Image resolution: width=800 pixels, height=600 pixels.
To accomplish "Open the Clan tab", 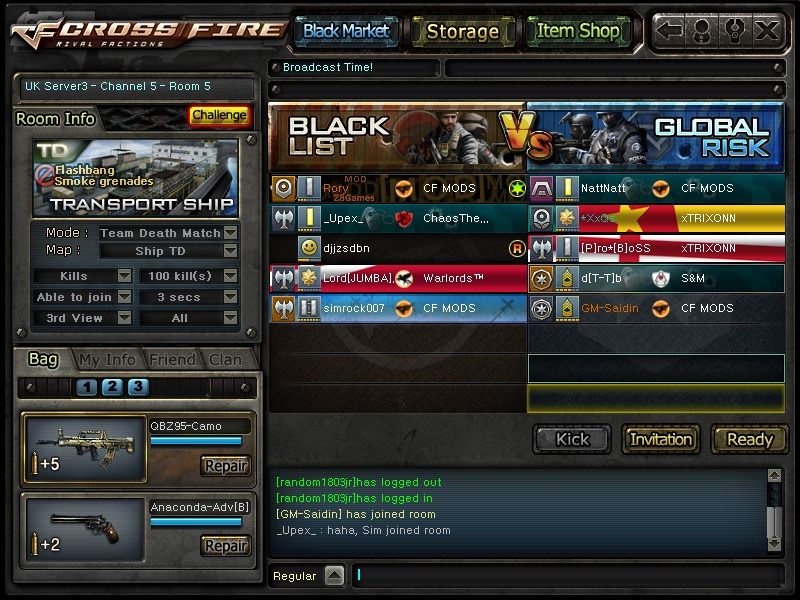I will pos(225,360).
